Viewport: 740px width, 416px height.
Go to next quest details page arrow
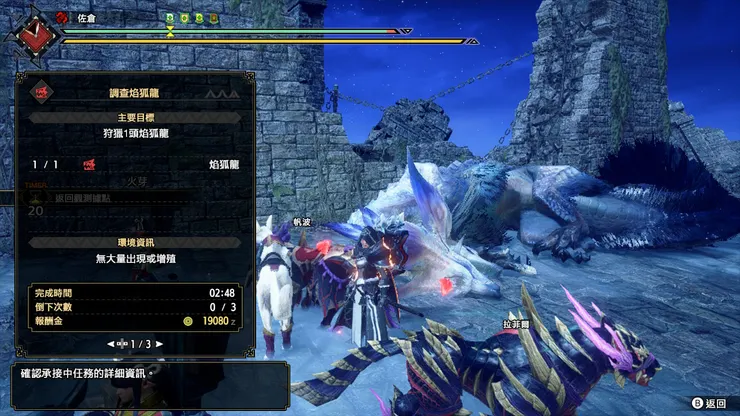point(158,344)
